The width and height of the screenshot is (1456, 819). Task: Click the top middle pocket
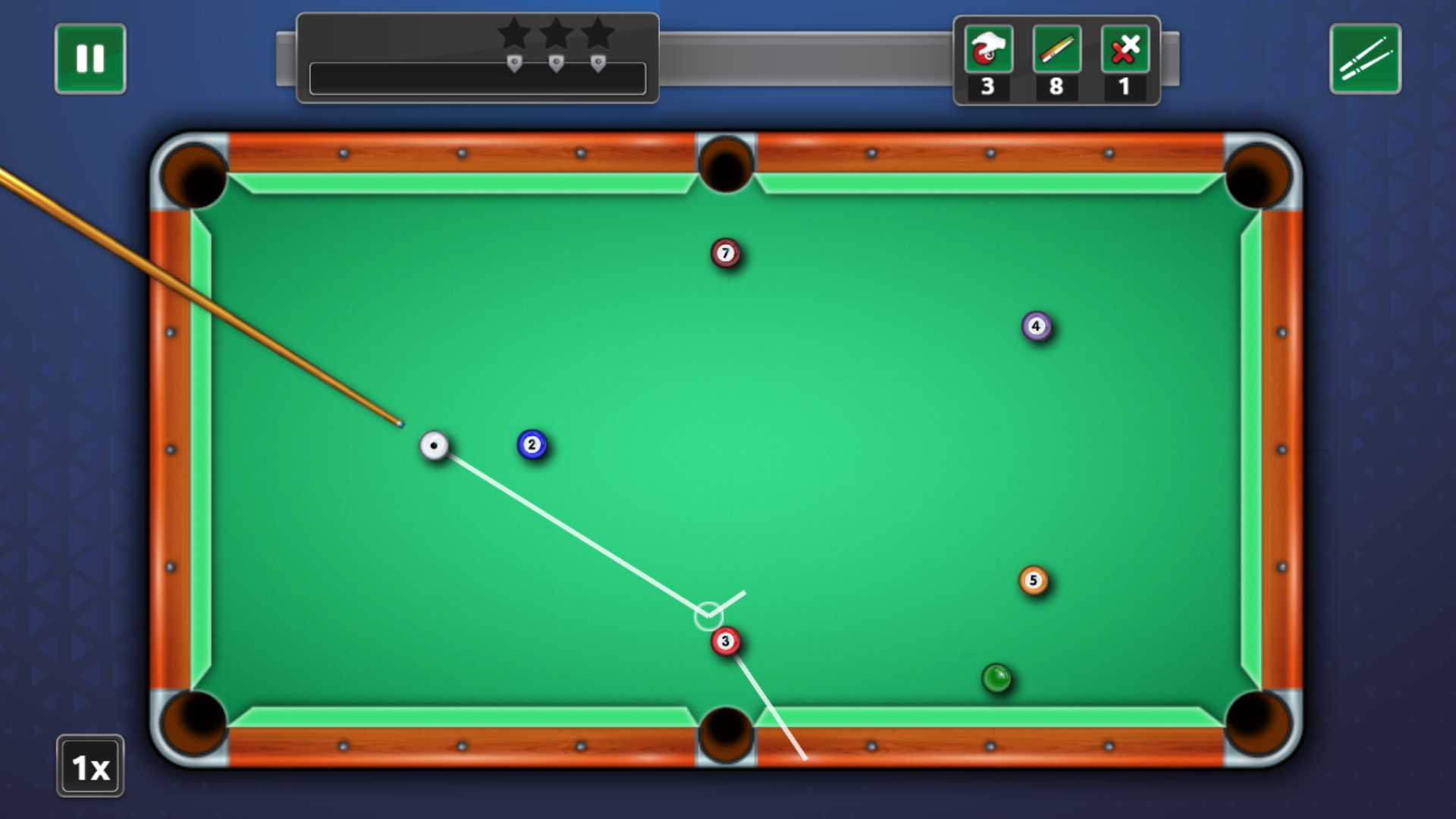click(x=726, y=163)
